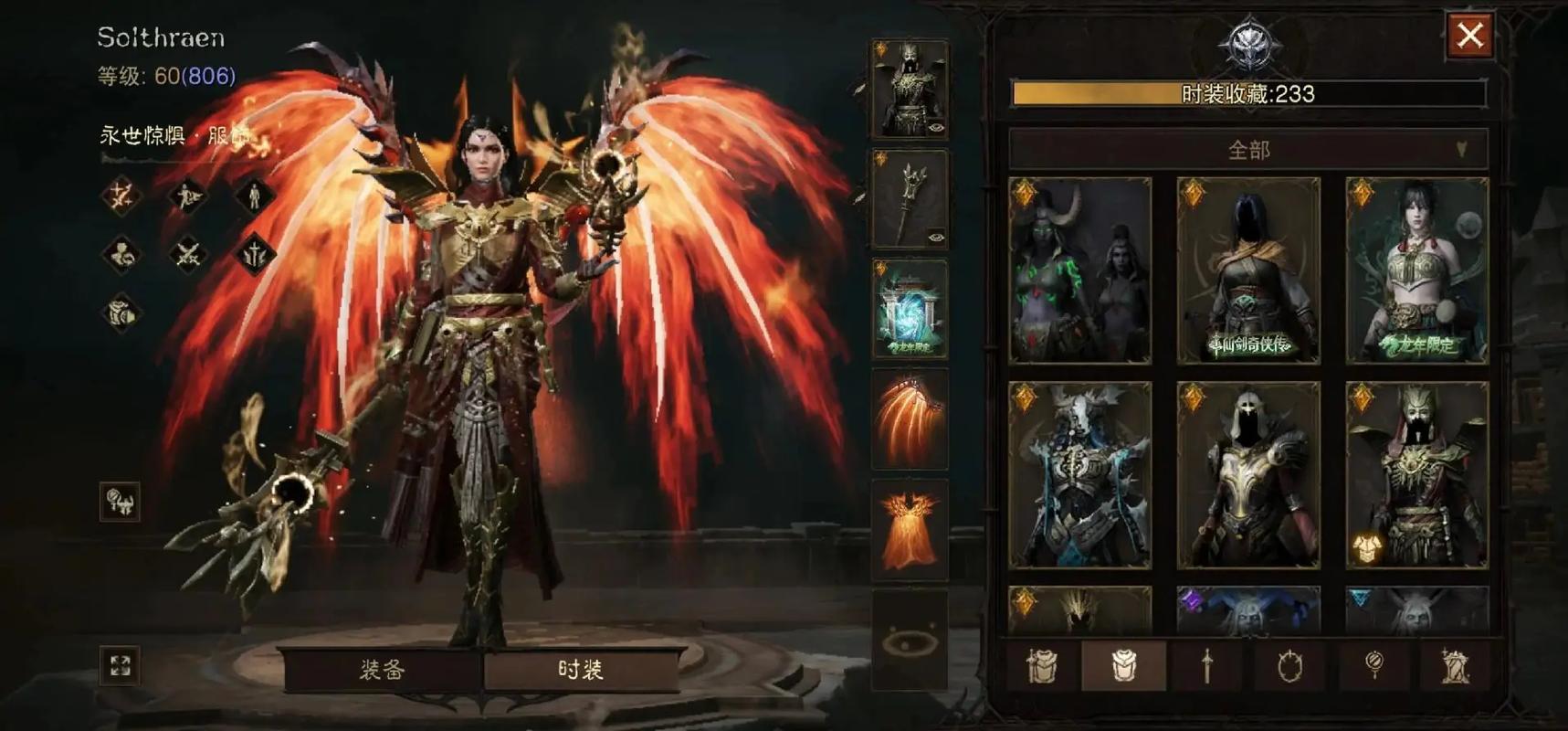Switch to the 装备 tab

coord(381,670)
